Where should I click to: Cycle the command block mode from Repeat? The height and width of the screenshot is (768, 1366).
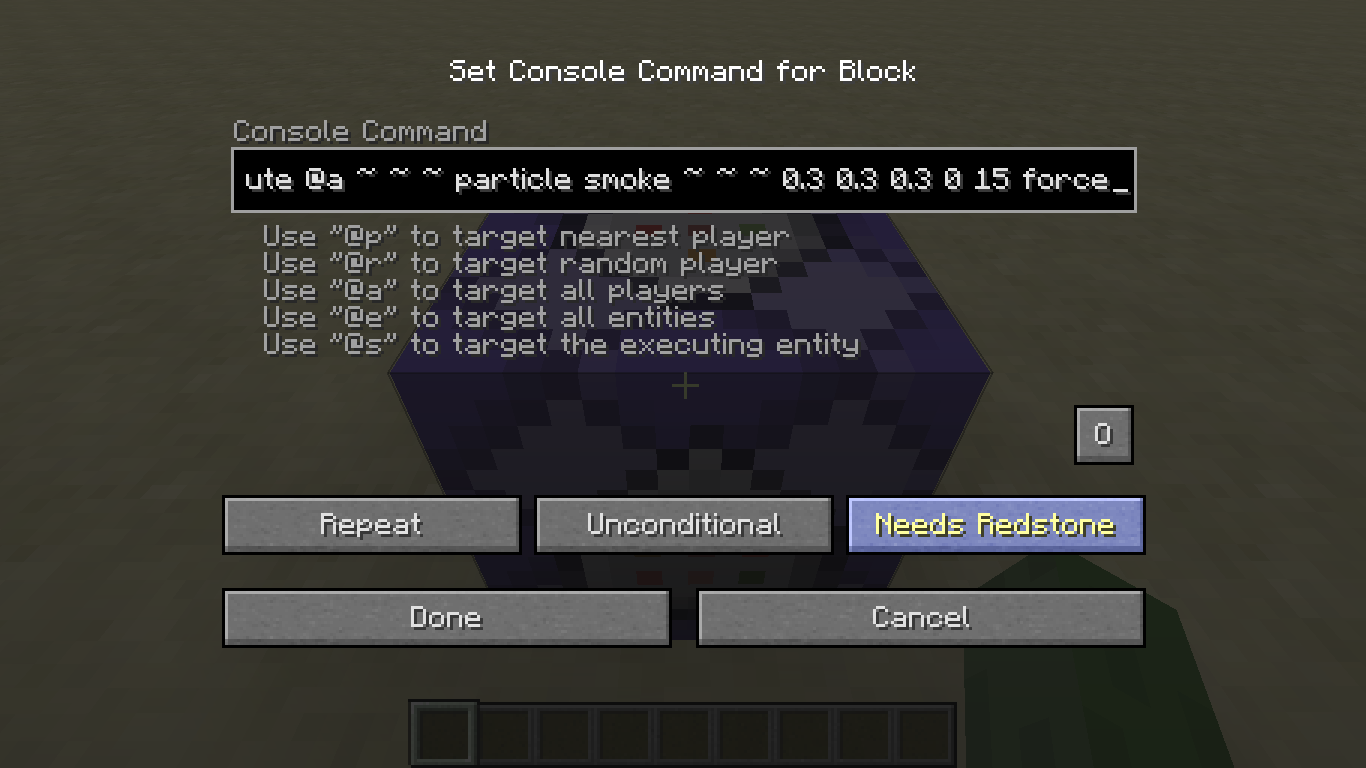click(x=371, y=524)
